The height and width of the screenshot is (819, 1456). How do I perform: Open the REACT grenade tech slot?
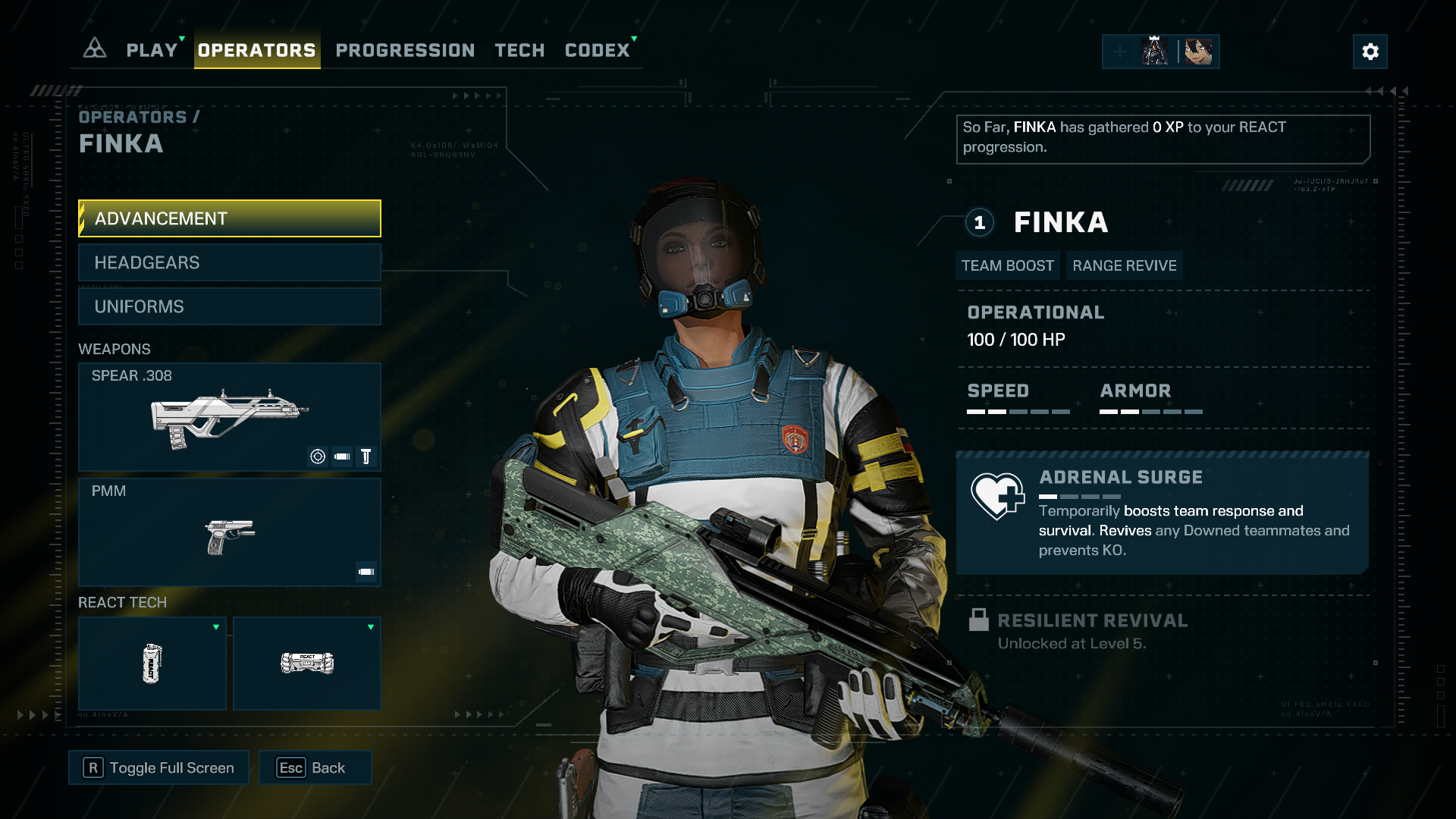click(x=152, y=664)
